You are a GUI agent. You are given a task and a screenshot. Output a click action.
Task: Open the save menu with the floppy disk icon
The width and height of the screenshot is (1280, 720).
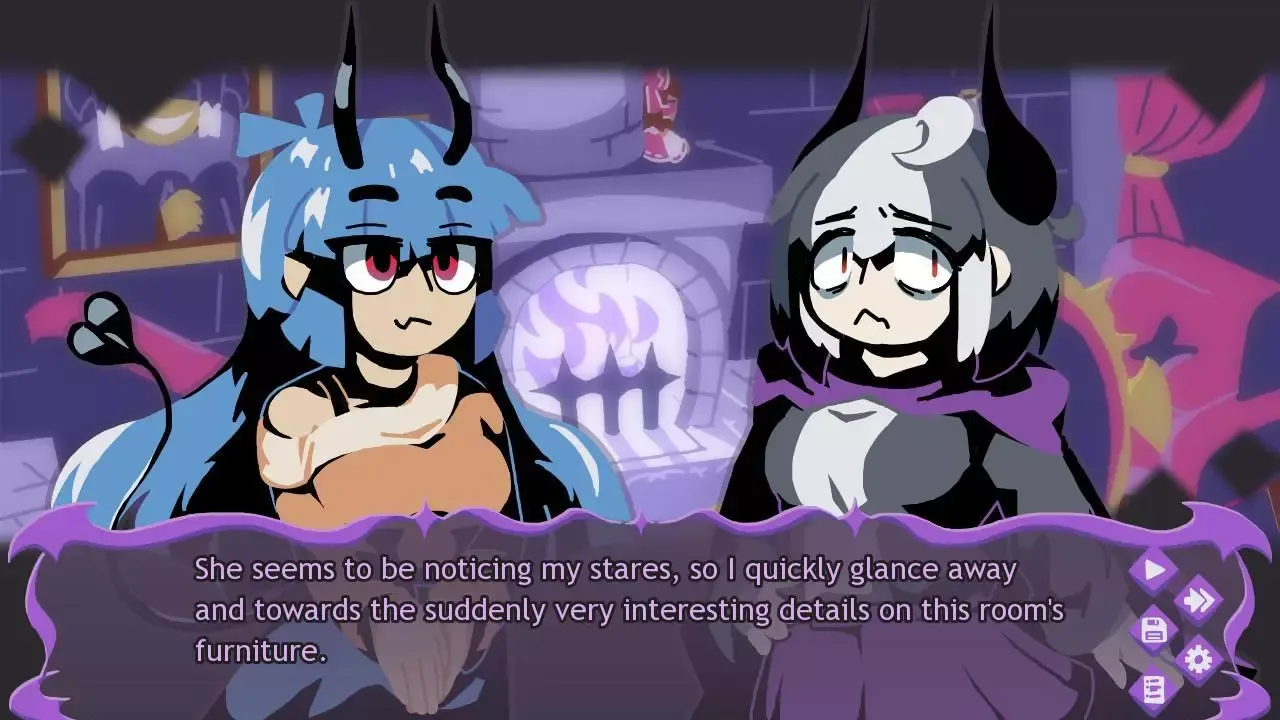1154,629
